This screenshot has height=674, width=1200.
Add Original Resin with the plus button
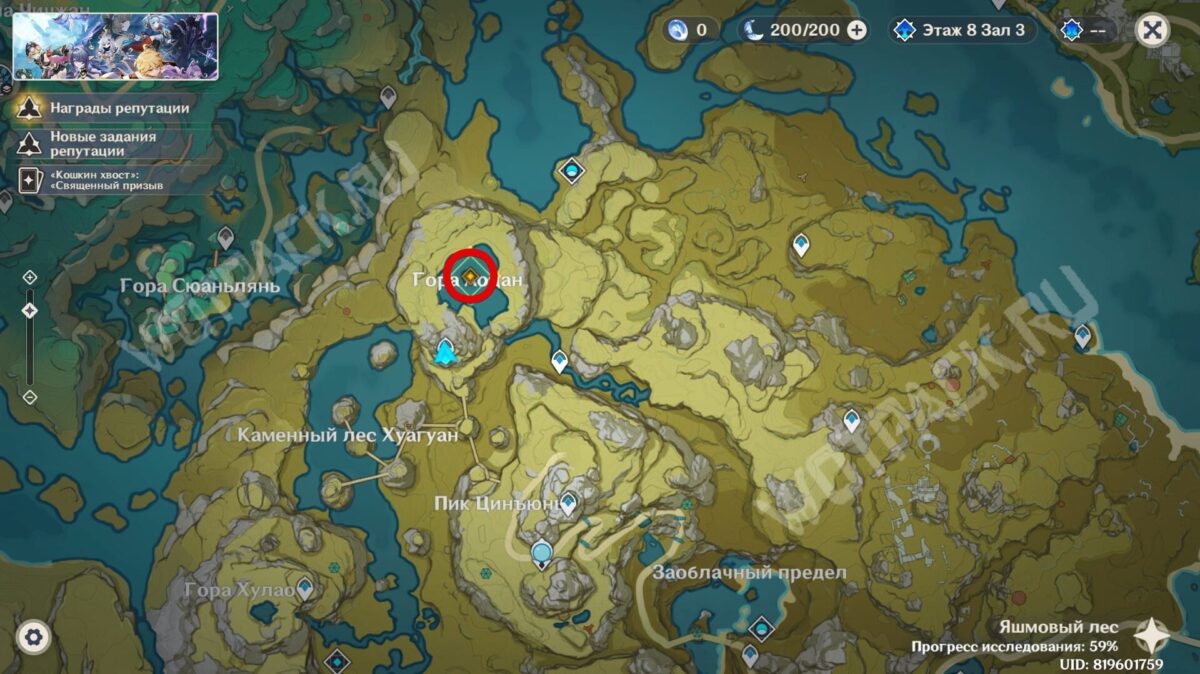(857, 30)
